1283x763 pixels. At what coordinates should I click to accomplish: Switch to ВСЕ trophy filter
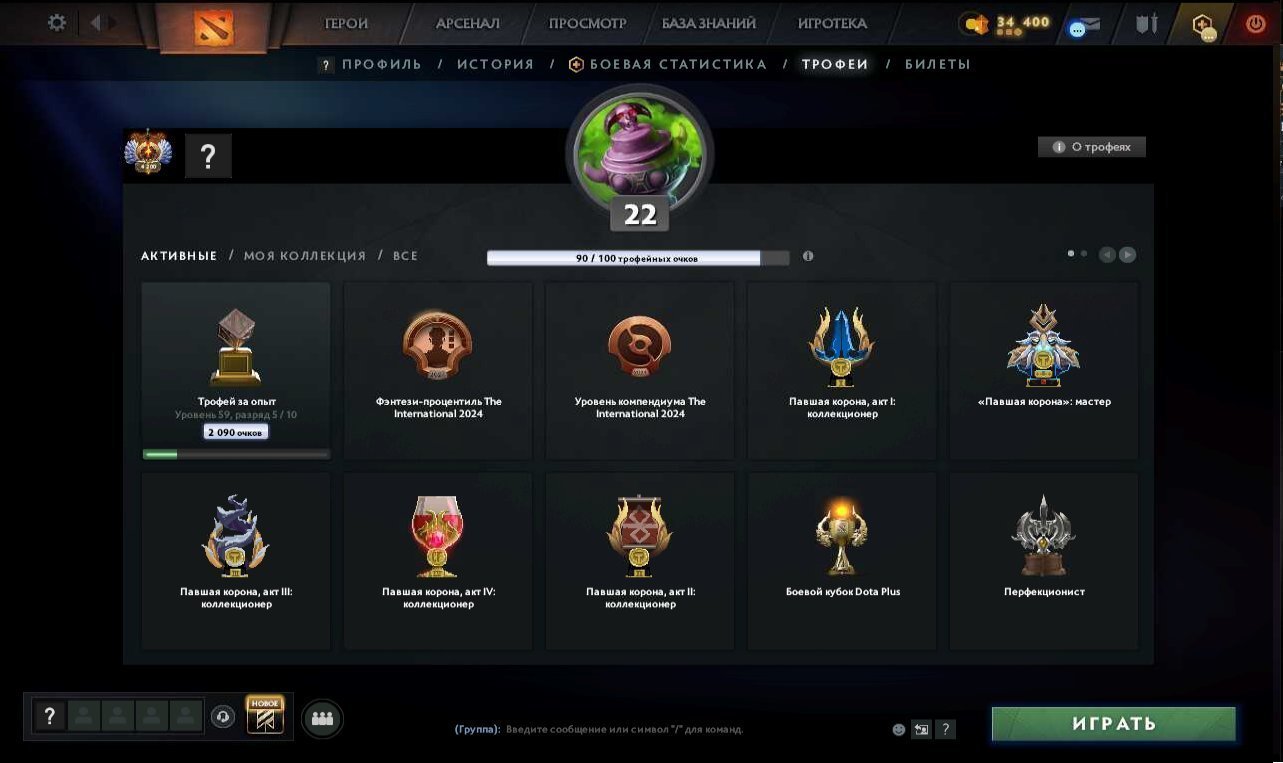pyautogui.click(x=405, y=255)
